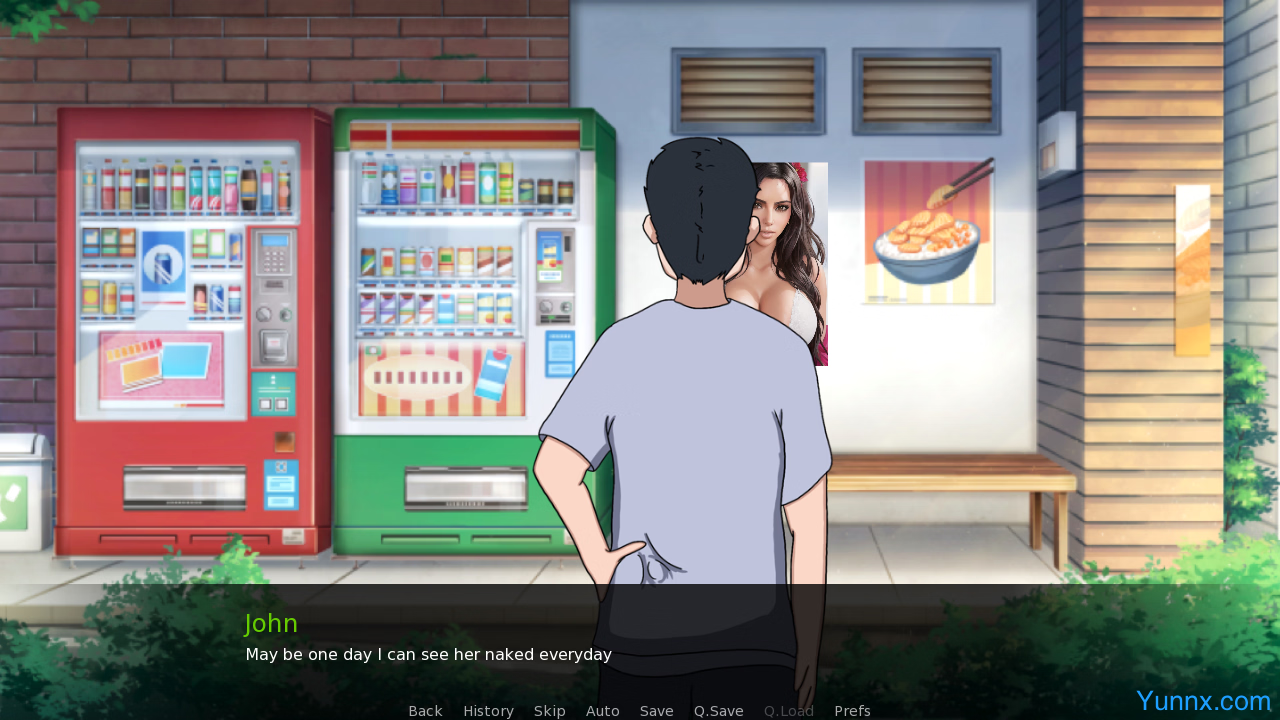The height and width of the screenshot is (720, 1280).
Task: Open the dialogue History log
Action: 488,711
